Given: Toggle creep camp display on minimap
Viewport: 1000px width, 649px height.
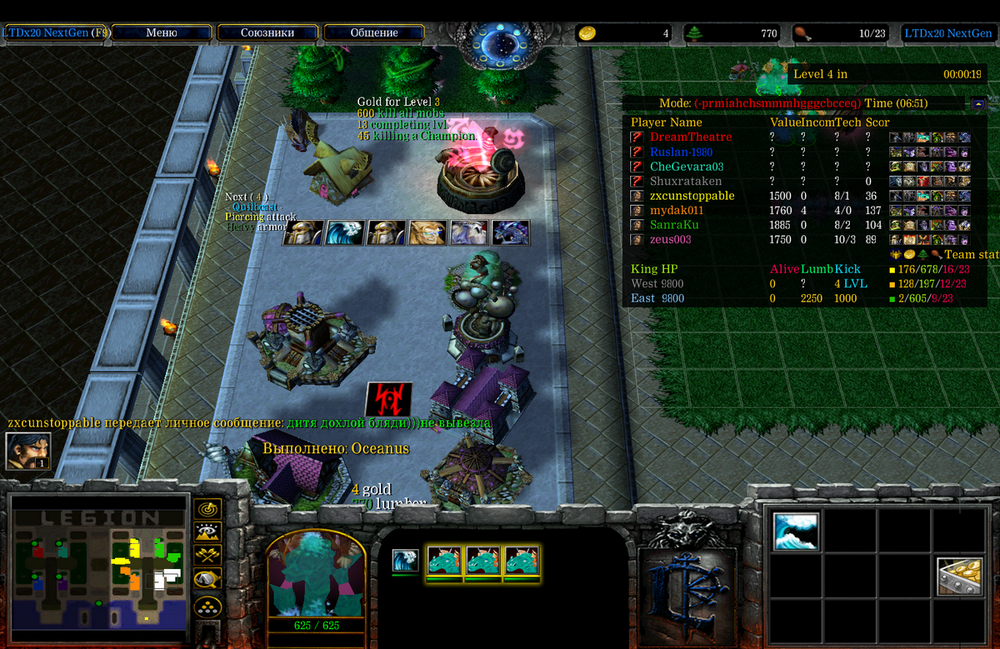Looking at the screenshot, I should click(207, 580).
